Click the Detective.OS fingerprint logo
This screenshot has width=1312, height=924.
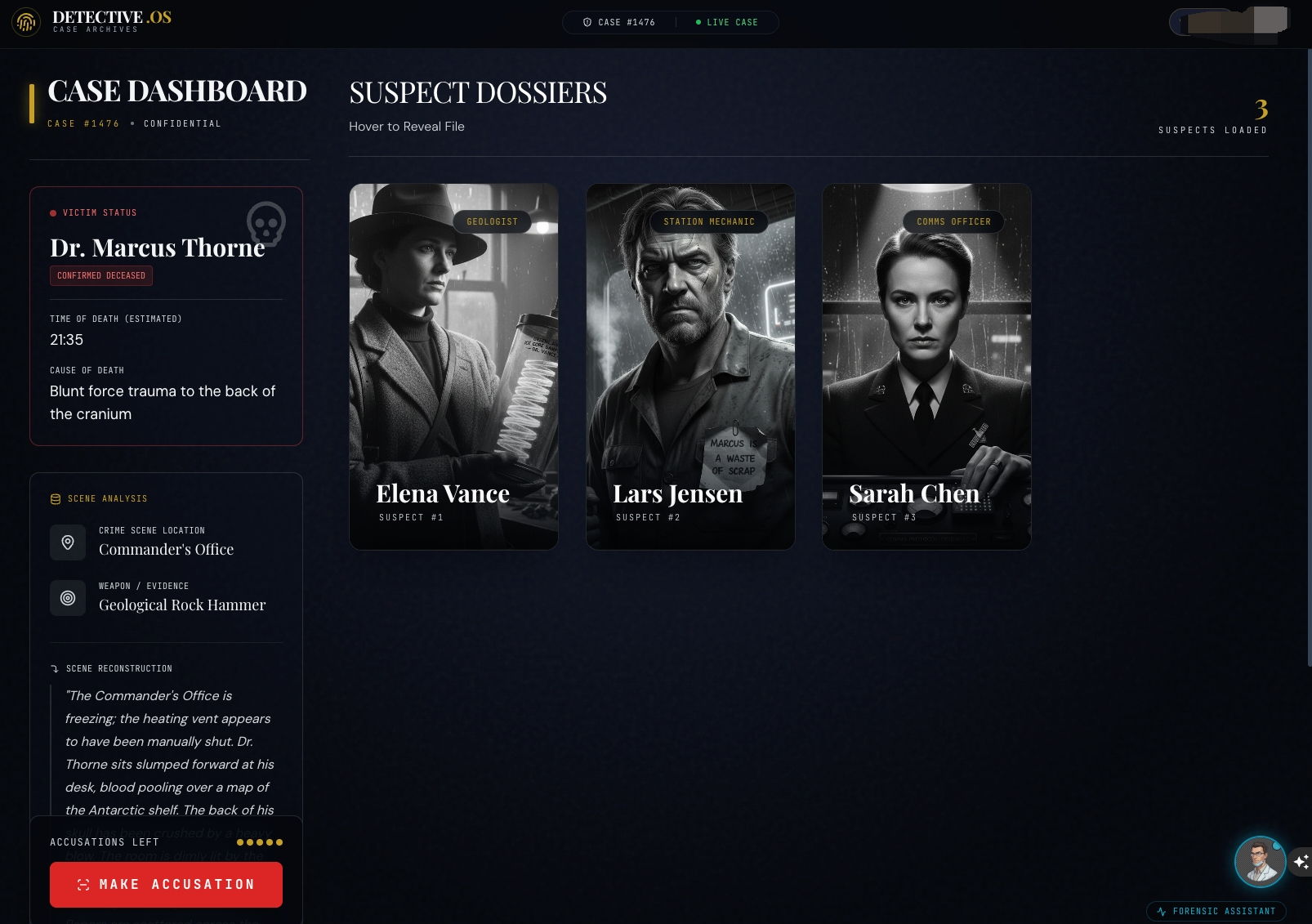tap(26, 22)
